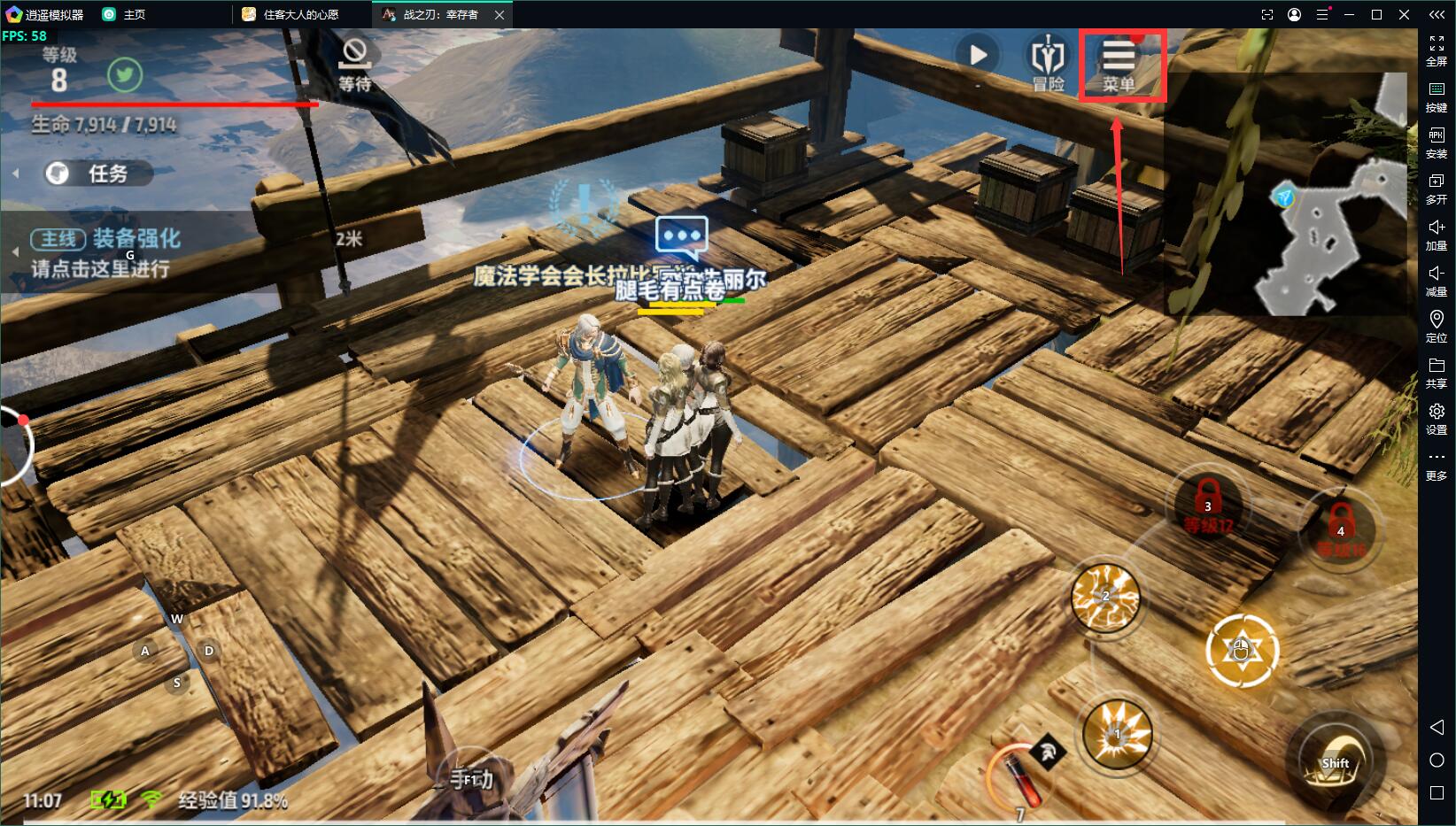
Task: Tap the hexagram main attack button
Action: 1242,650
